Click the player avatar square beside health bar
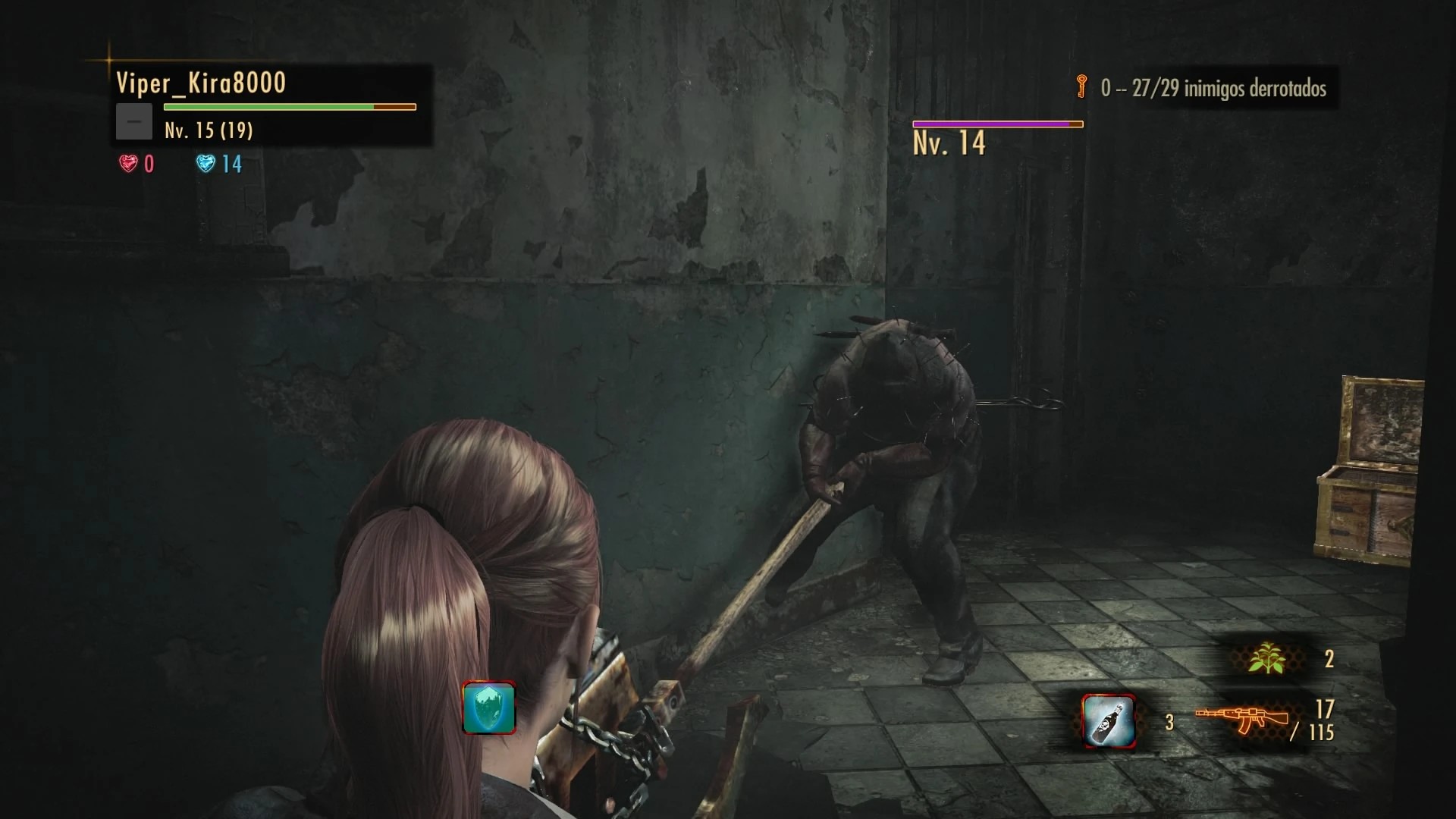Image resolution: width=1456 pixels, height=819 pixels. point(133,120)
